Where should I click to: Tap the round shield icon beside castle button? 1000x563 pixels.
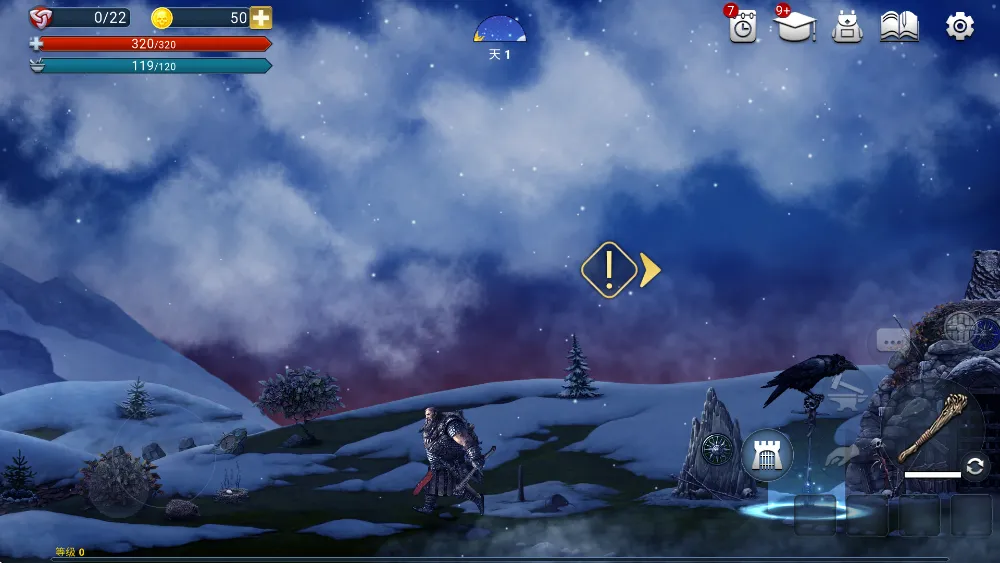[x=717, y=449]
